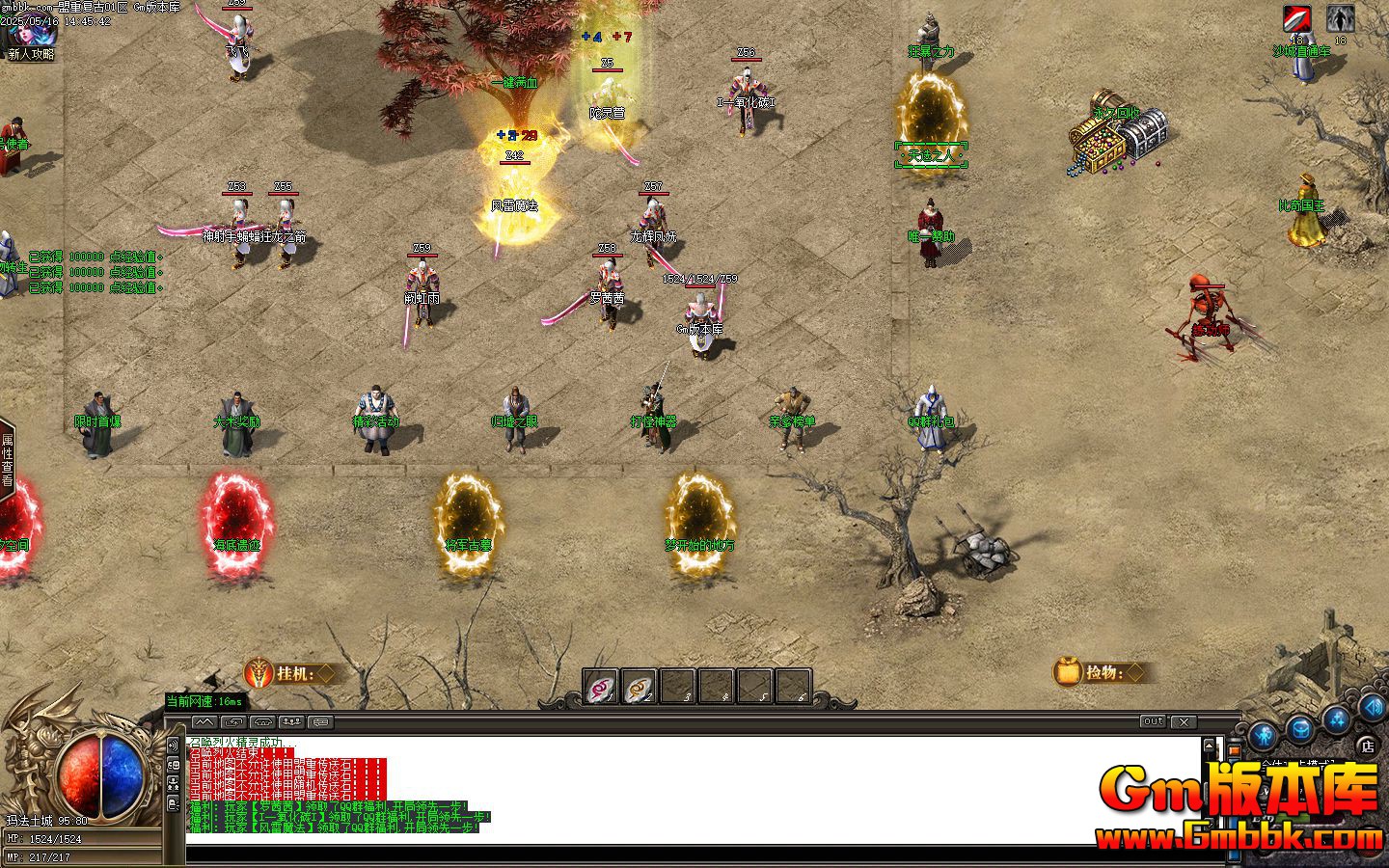Select skill slot 1 in the quickbar
This screenshot has height=868, width=1389.
(599, 684)
